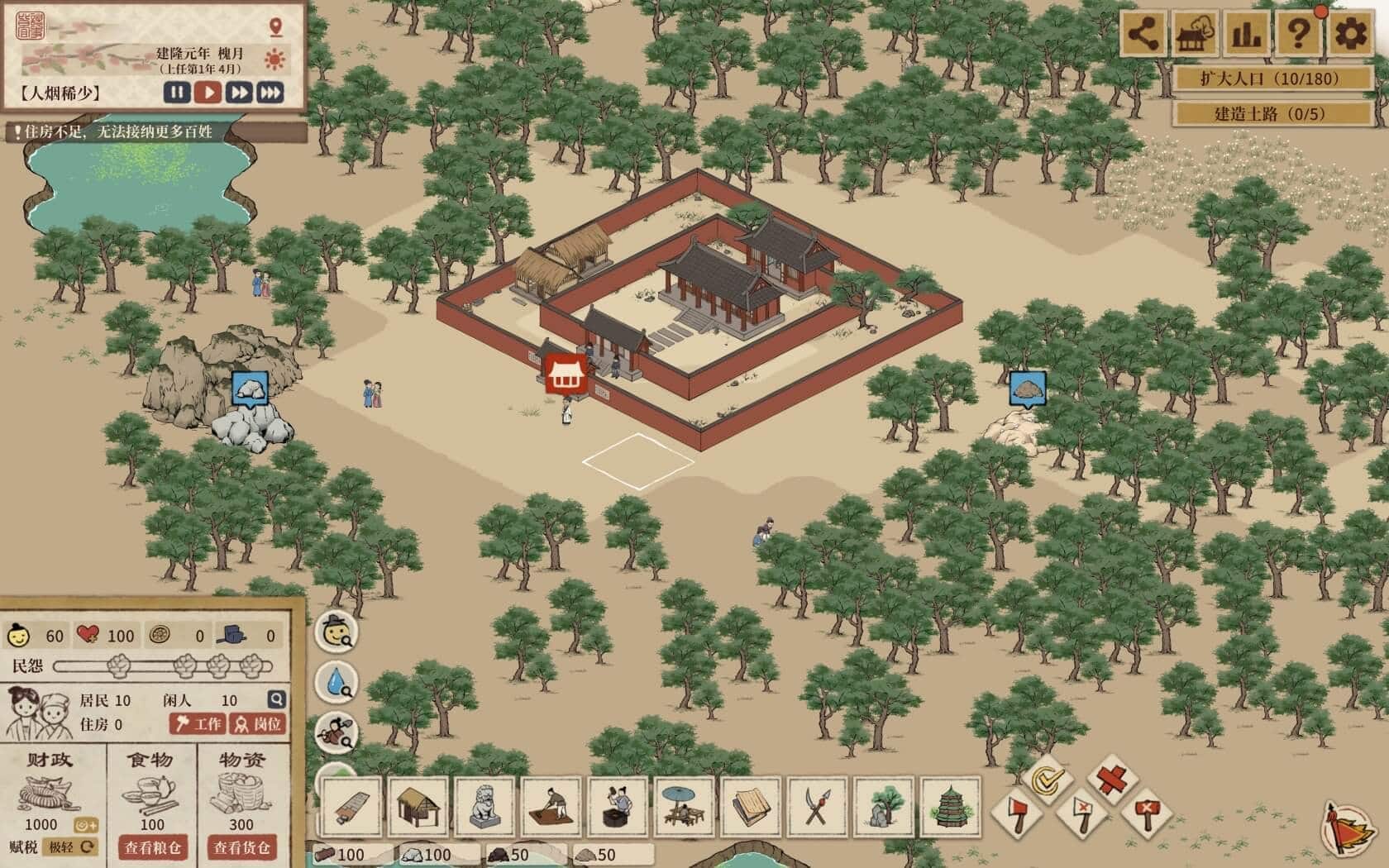1389x868 pixels.
Task: Click the 工作 work button
Action: point(198,724)
